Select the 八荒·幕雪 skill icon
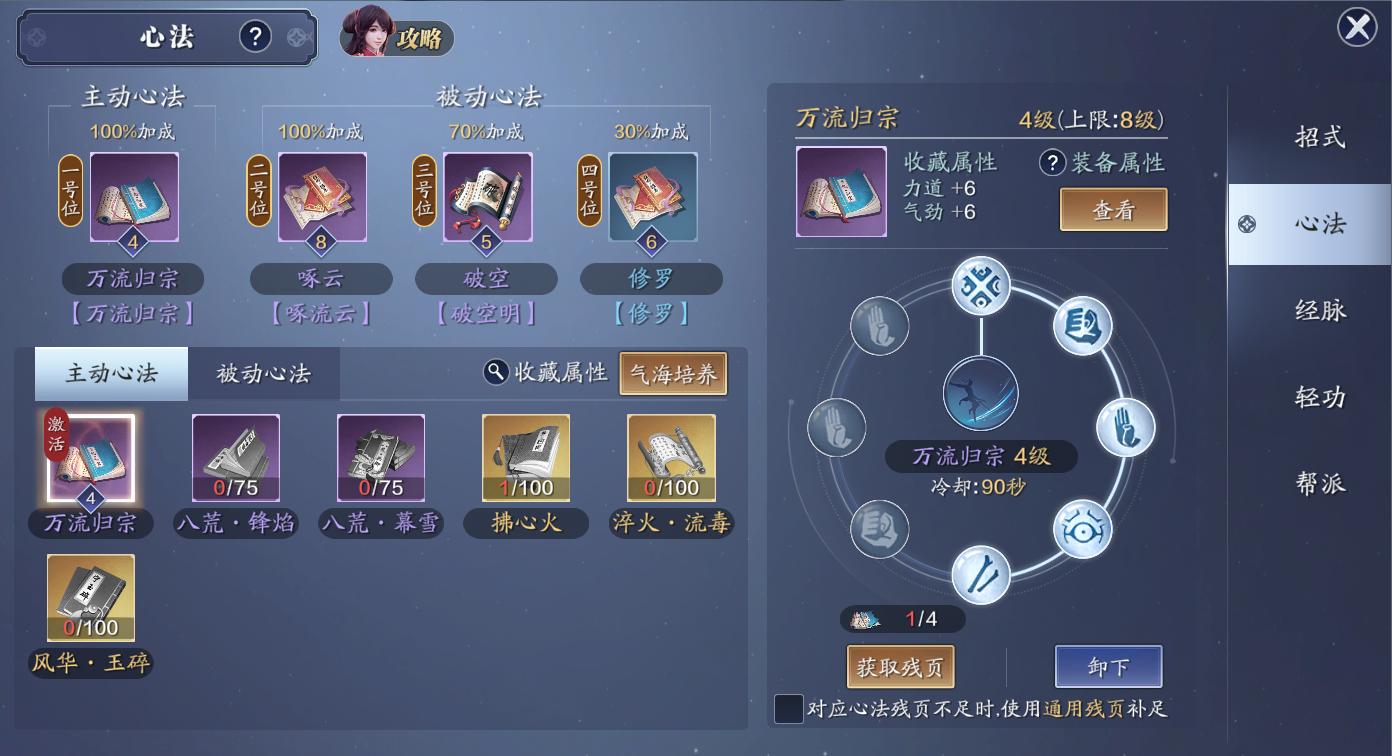 (x=380, y=457)
